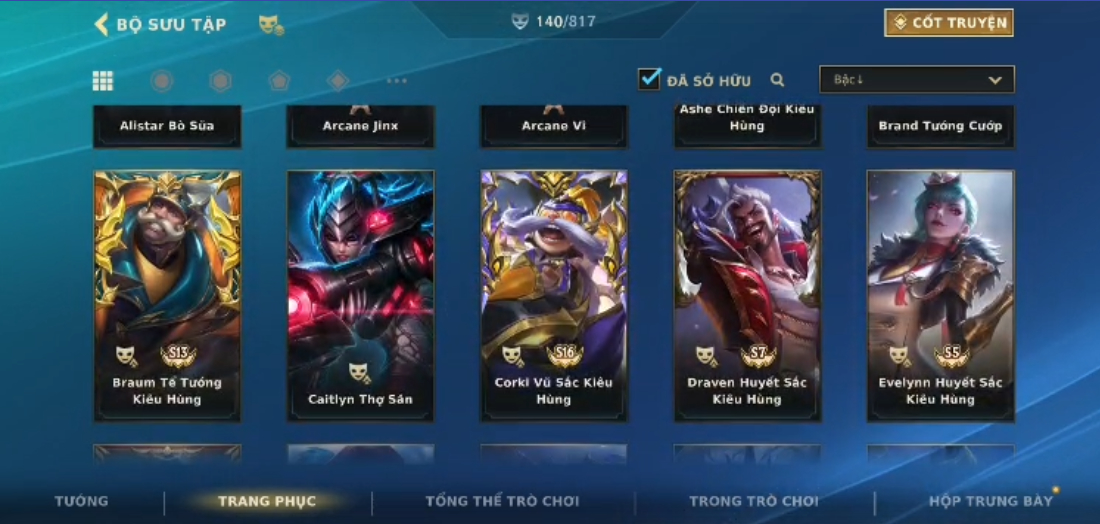
Task: Select the Alistar Bò Sữa skin
Action: 167,126
